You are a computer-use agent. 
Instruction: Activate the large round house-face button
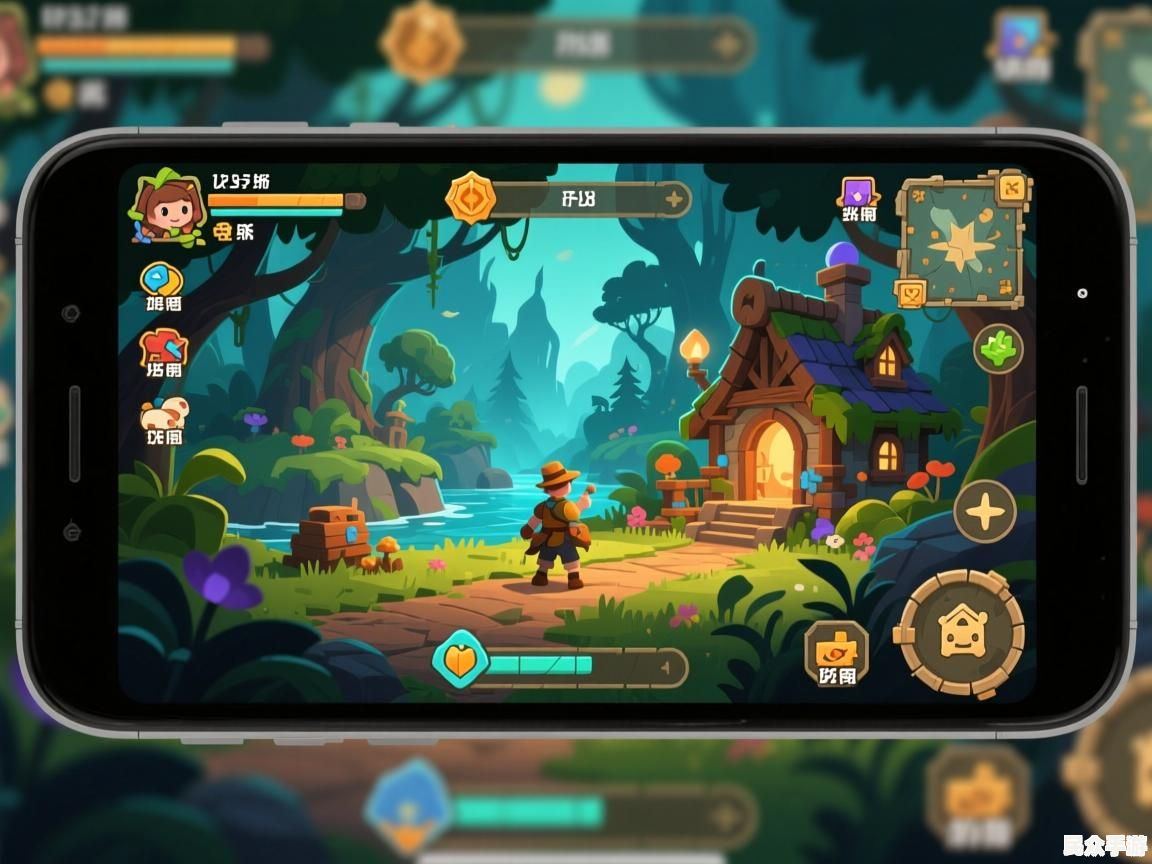[961, 632]
